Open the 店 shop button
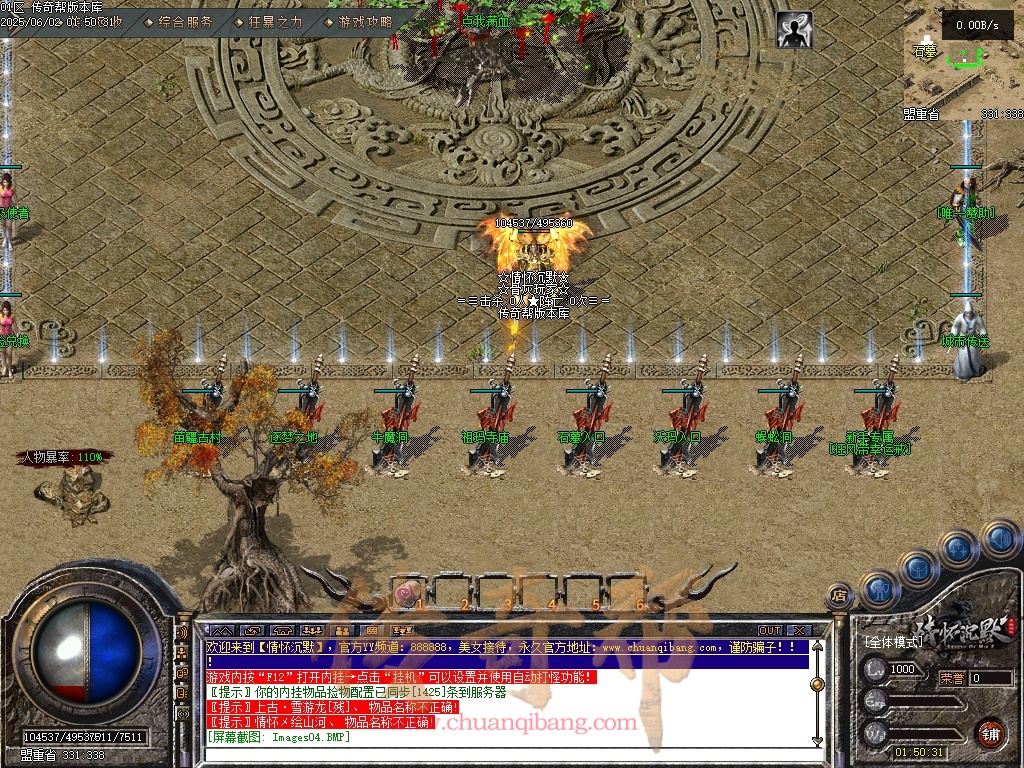Viewport: 1024px width, 768px height. [839, 596]
